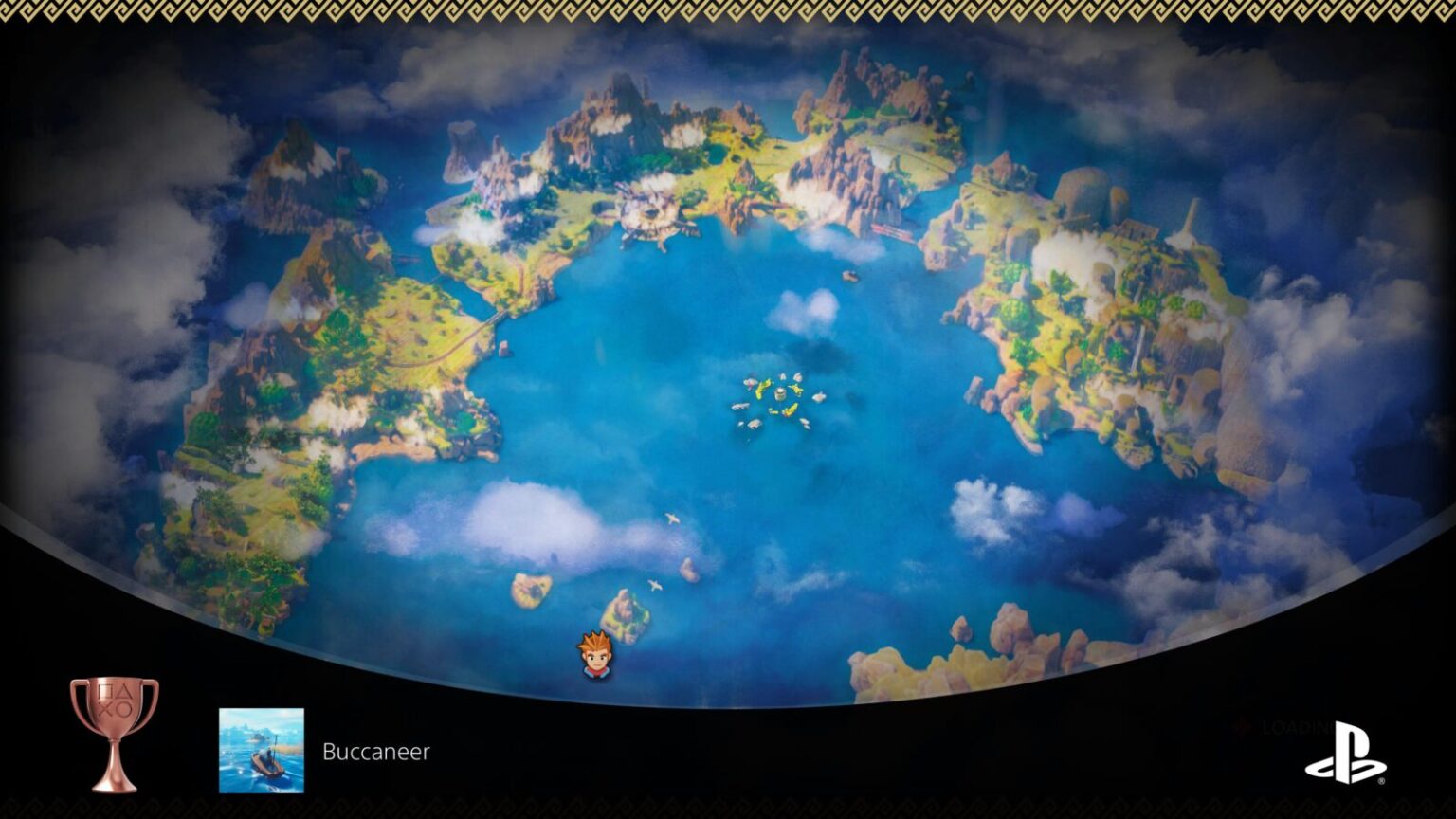This screenshot has width=1456, height=819.
Task: Select the small ship sailing near the eastern coast
Action: [849, 277]
